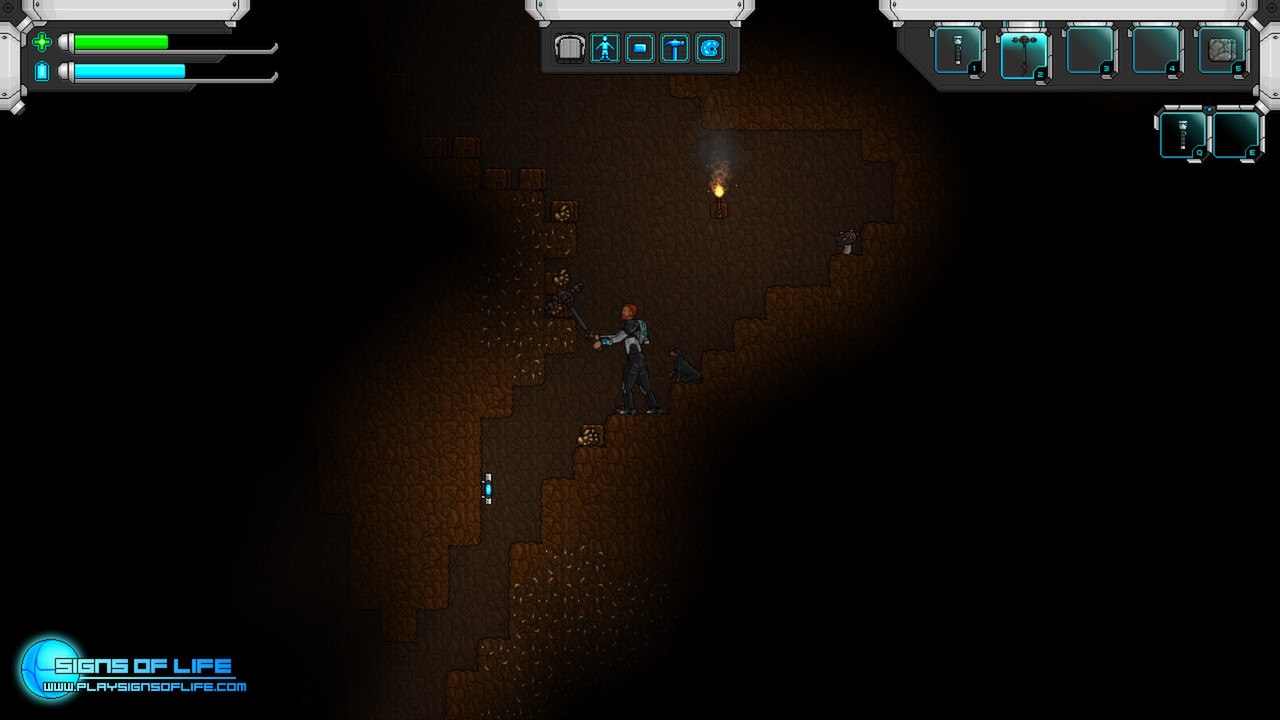This screenshot has height=720, width=1280.
Task: Open the backpack inventory icon
Action: click(569, 48)
